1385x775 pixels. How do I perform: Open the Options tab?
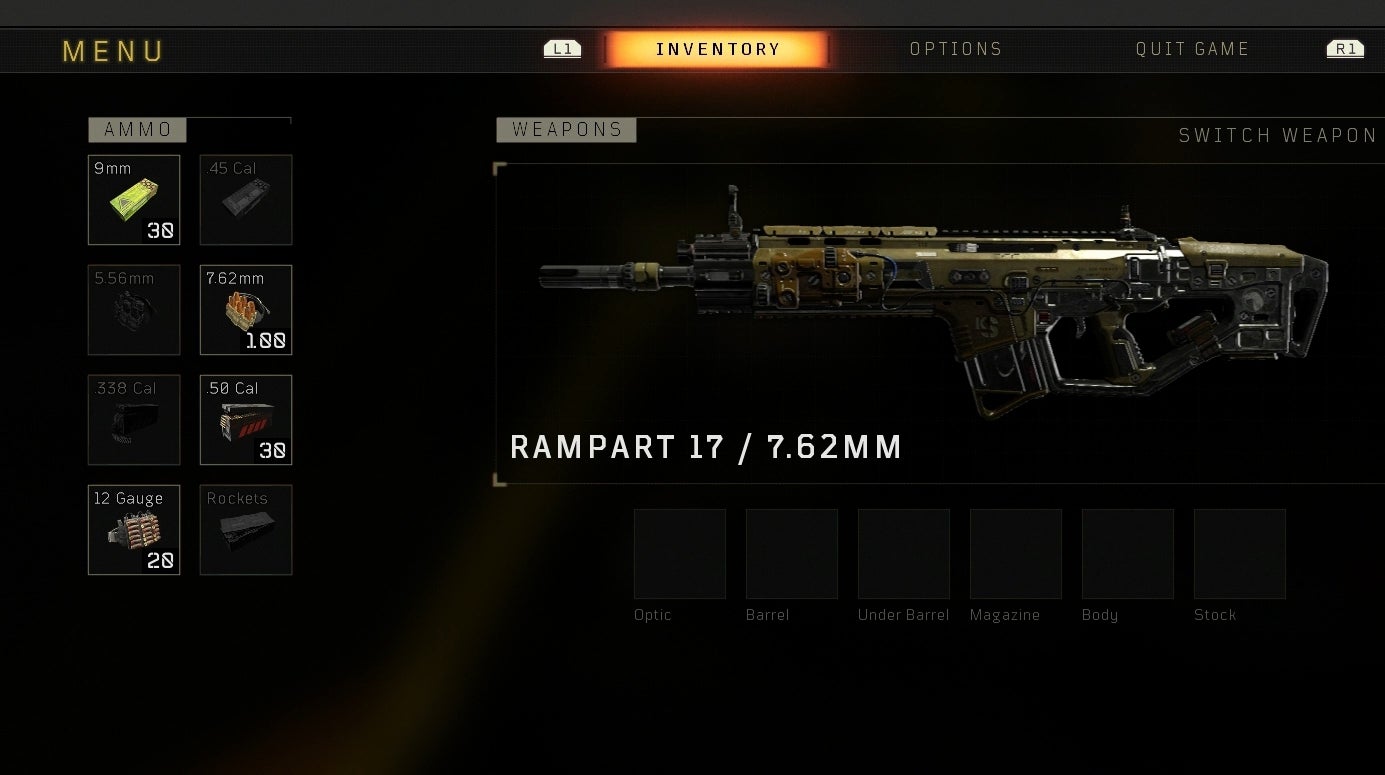[955, 49]
